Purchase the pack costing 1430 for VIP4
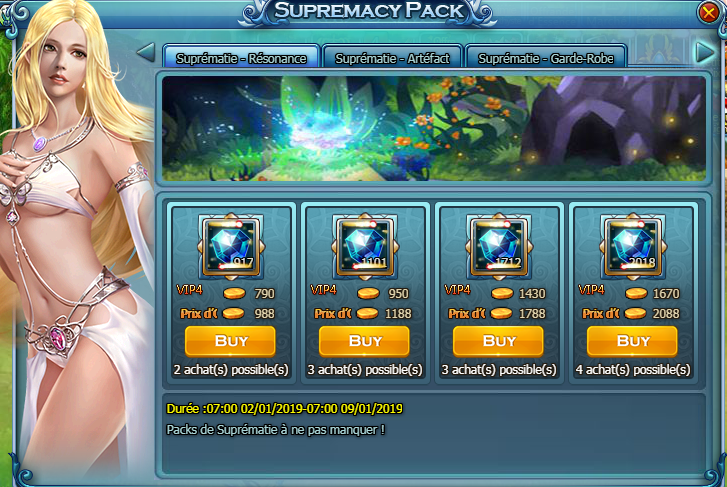The height and width of the screenshot is (487, 727). coord(498,341)
